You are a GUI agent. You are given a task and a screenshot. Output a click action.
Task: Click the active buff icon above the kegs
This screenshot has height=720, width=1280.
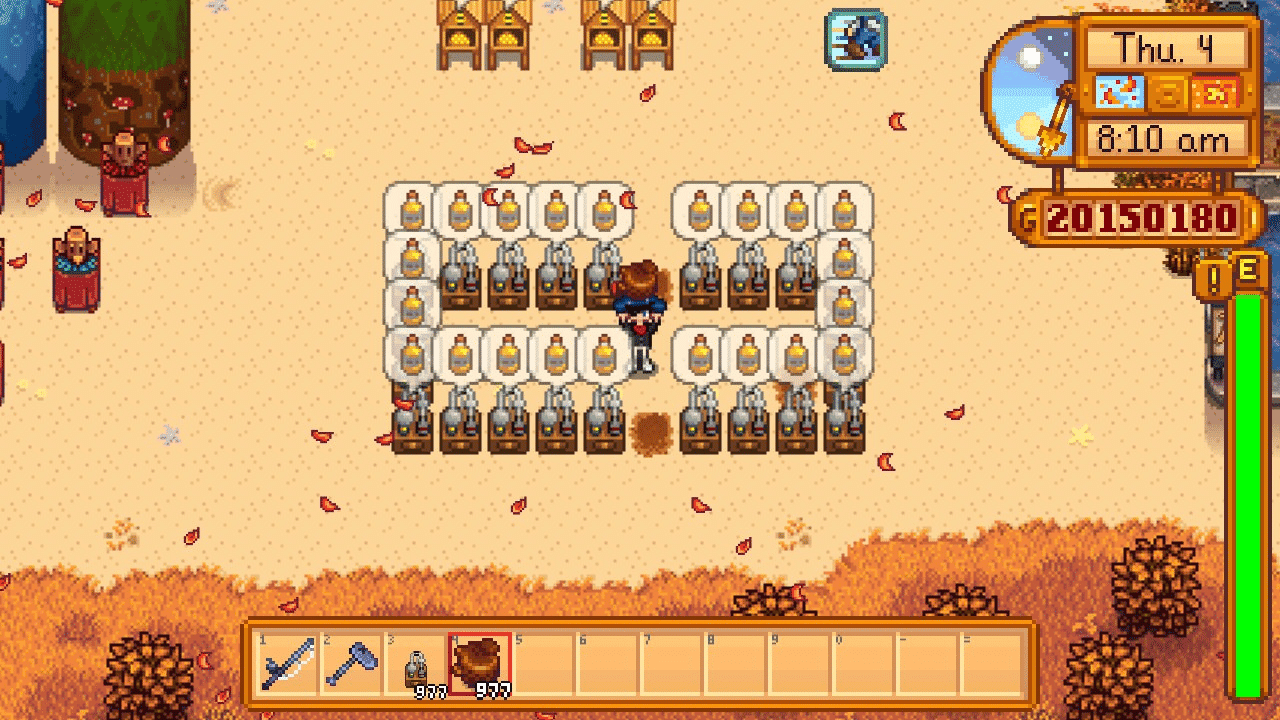[x=854, y=37]
